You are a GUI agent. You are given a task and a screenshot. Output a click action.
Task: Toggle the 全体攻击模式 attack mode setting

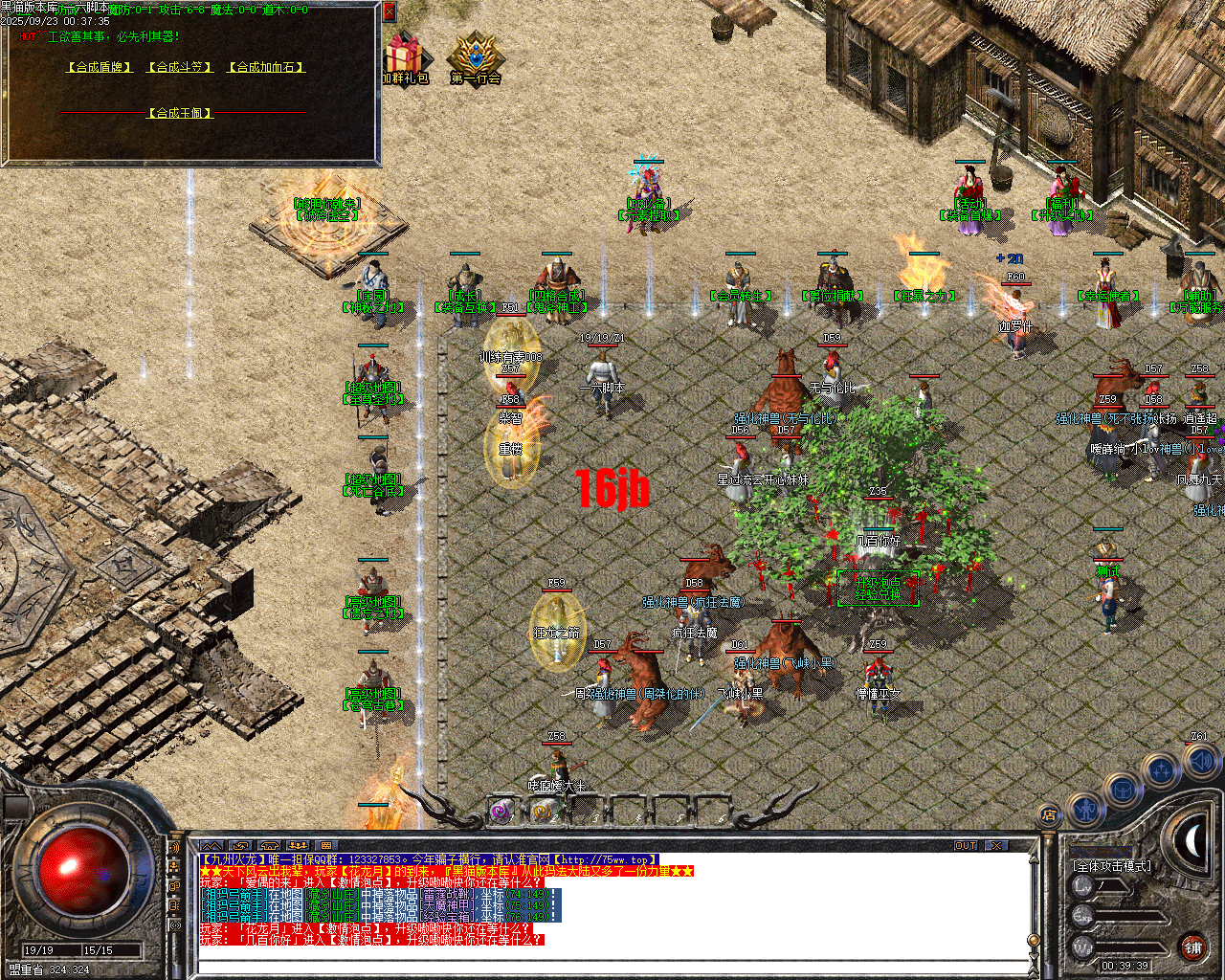coord(1112,865)
